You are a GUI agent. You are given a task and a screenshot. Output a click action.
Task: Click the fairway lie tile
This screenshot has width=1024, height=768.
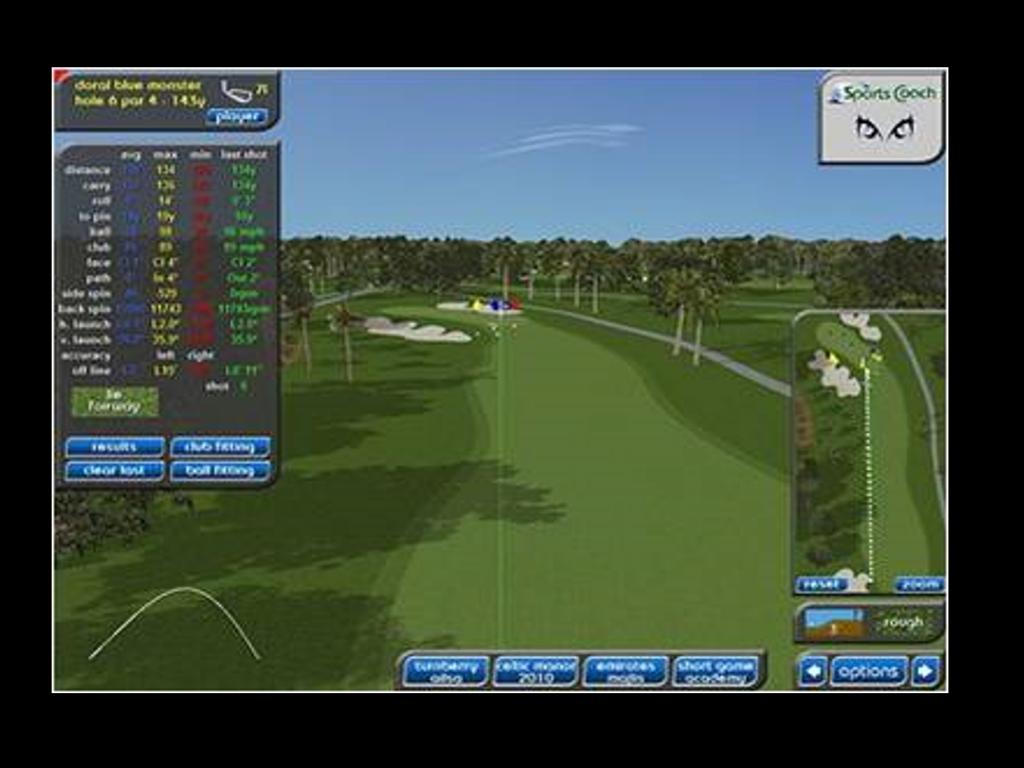[x=114, y=402]
